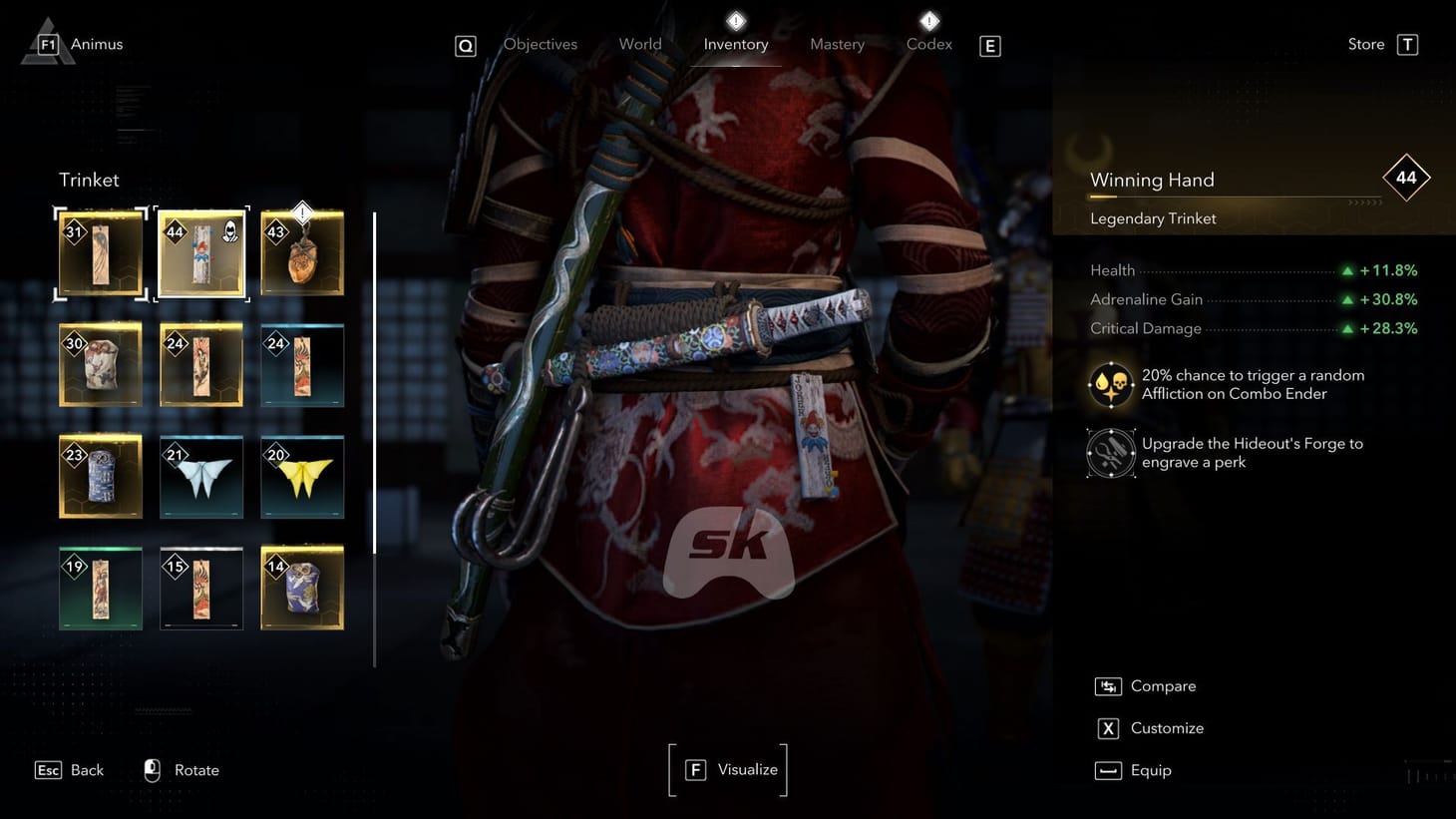The width and height of the screenshot is (1456, 819).
Task: Select the yellow origami butterfly trinket
Action: click(302, 477)
